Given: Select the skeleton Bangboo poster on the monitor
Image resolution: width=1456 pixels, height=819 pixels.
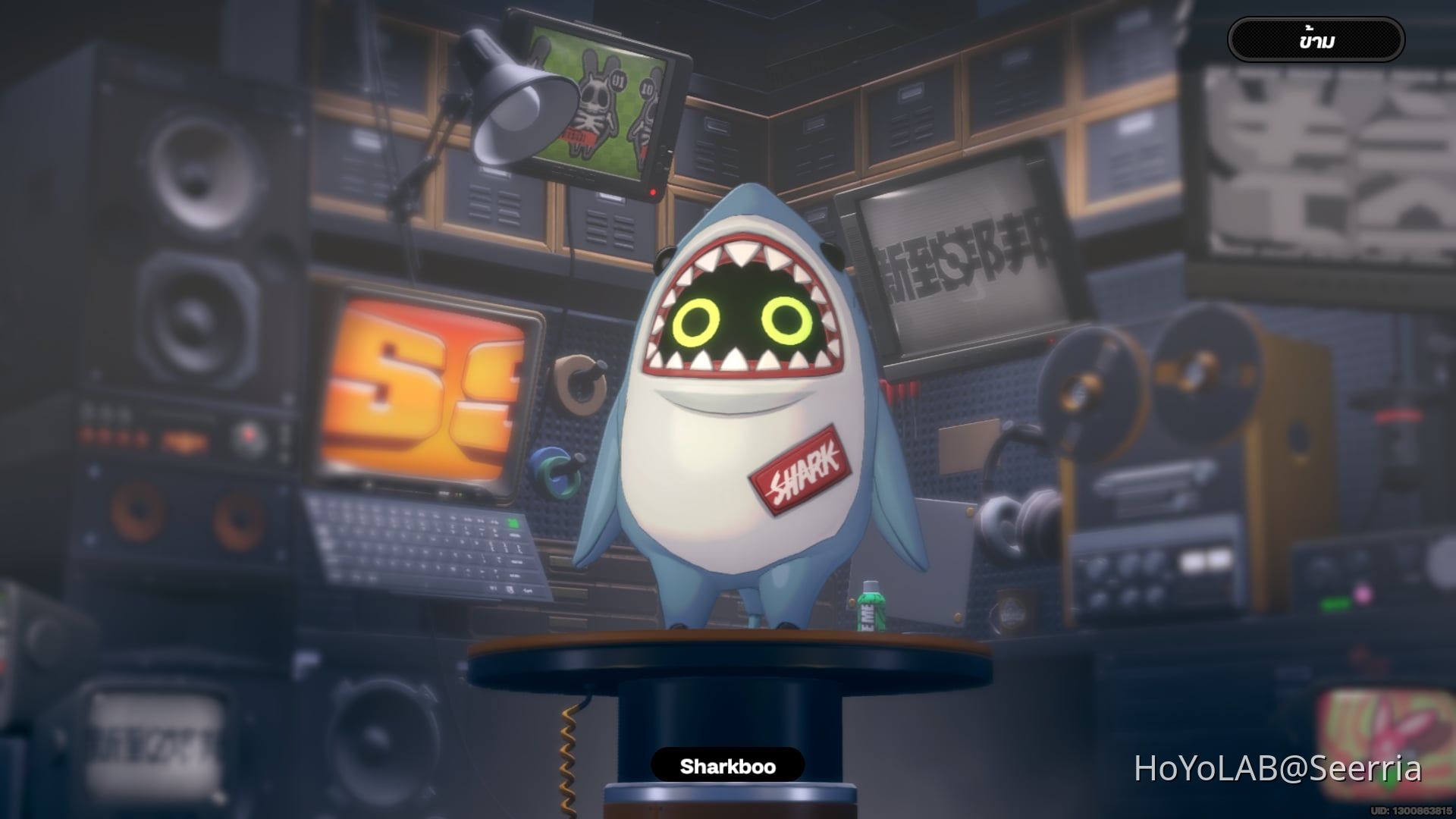Looking at the screenshot, I should tap(595, 106).
